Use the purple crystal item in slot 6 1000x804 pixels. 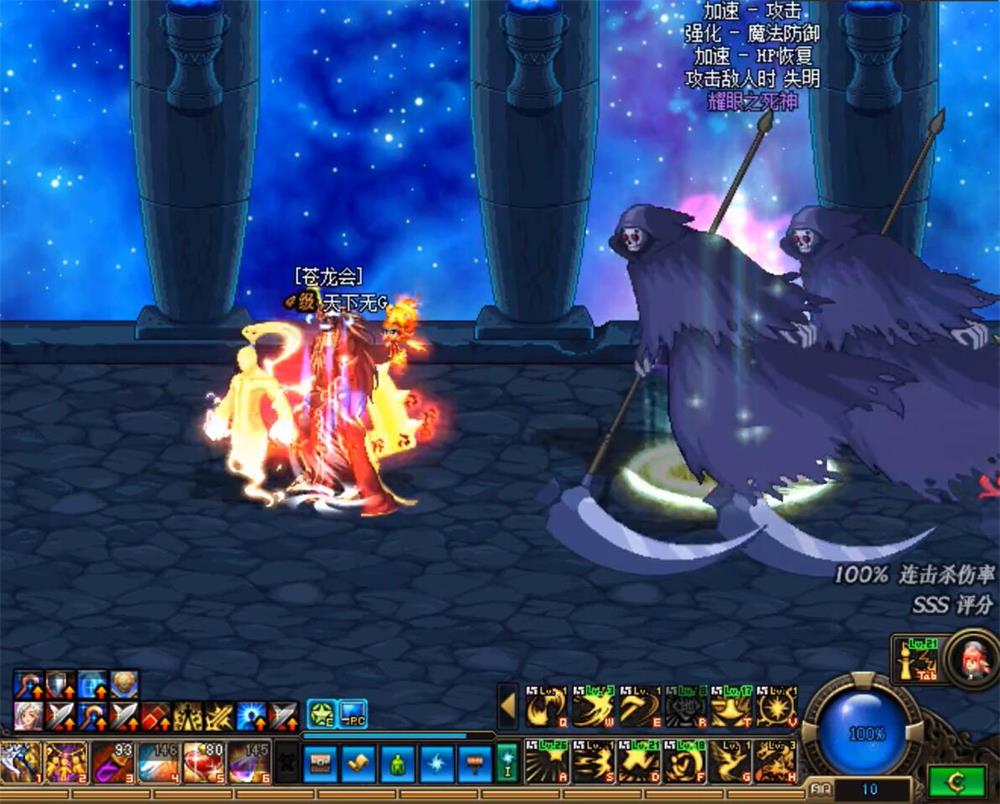(x=249, y=762)
